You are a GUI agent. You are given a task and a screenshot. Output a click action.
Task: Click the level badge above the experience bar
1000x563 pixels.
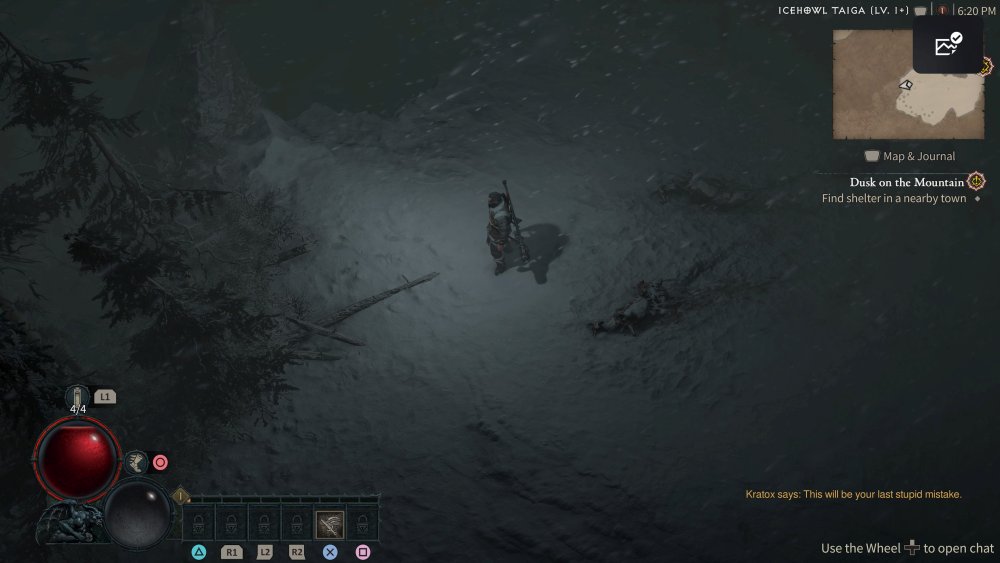click(181, 495)
